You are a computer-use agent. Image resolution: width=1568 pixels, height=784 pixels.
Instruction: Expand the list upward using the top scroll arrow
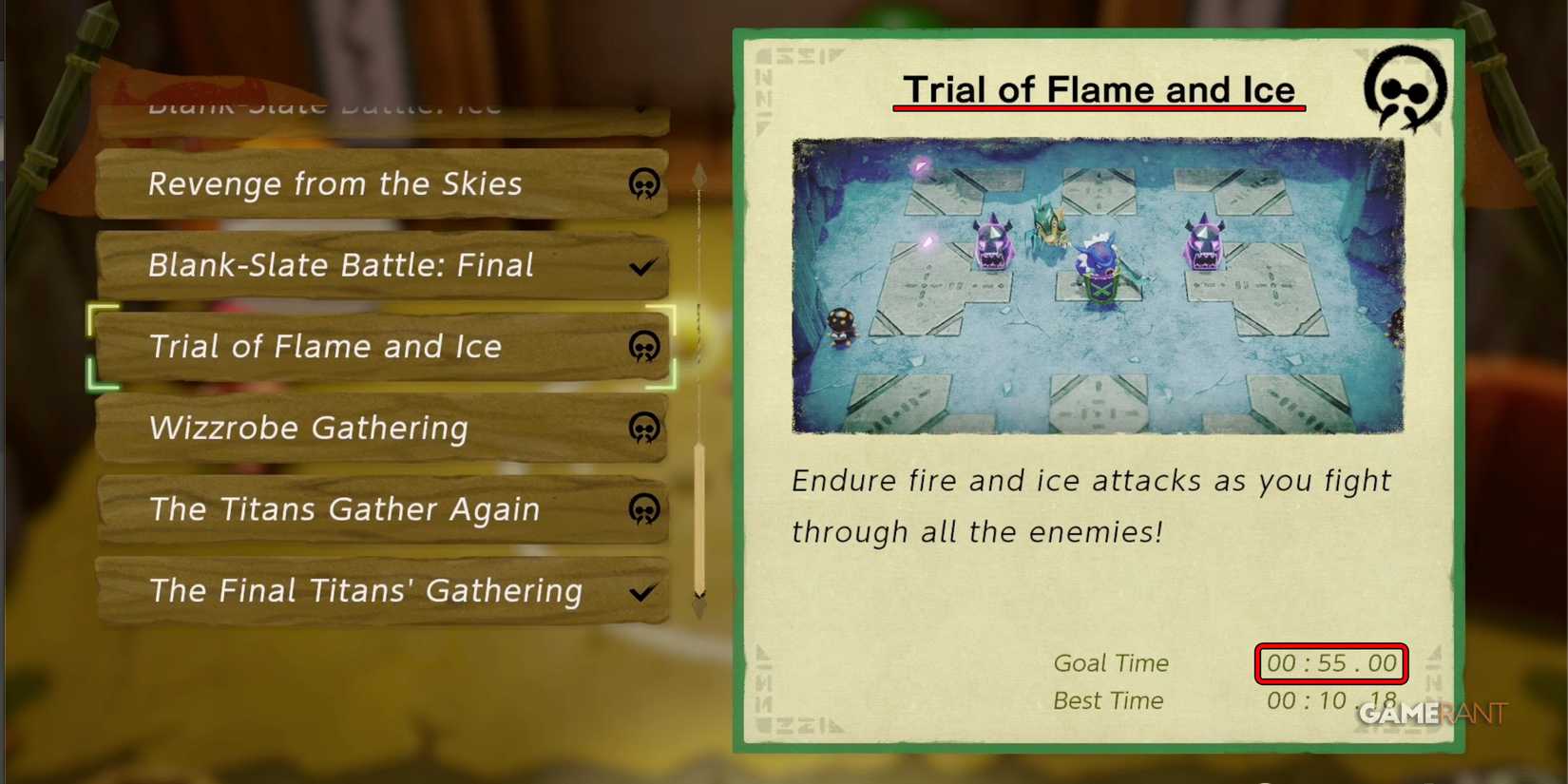(698, 176)
